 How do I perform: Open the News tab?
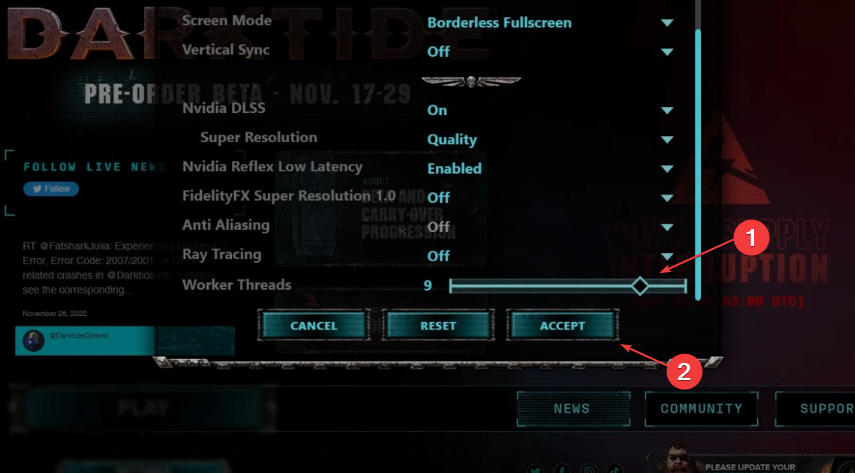click(571, 408)
